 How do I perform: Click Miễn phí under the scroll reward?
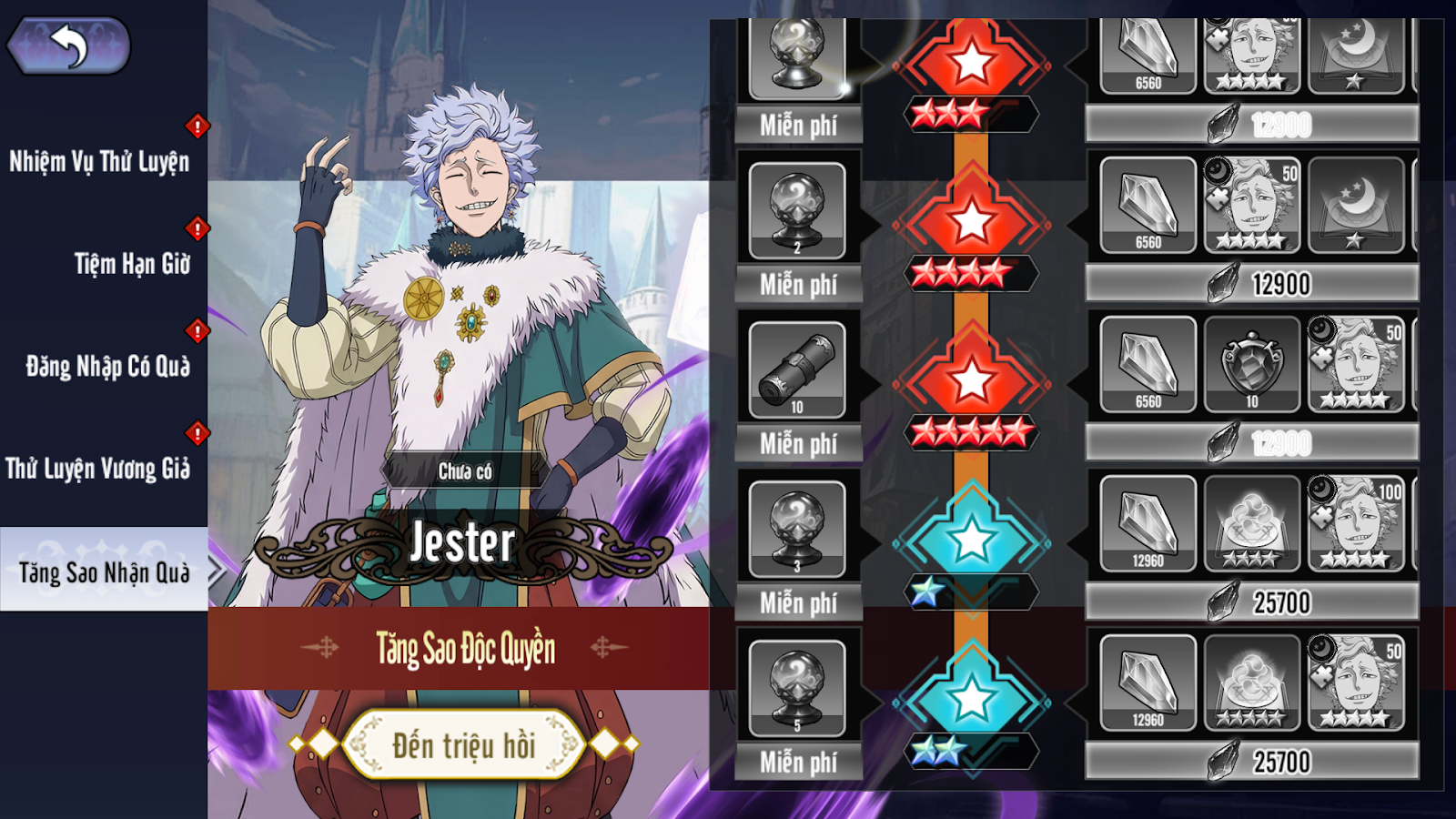click(798, 444)
